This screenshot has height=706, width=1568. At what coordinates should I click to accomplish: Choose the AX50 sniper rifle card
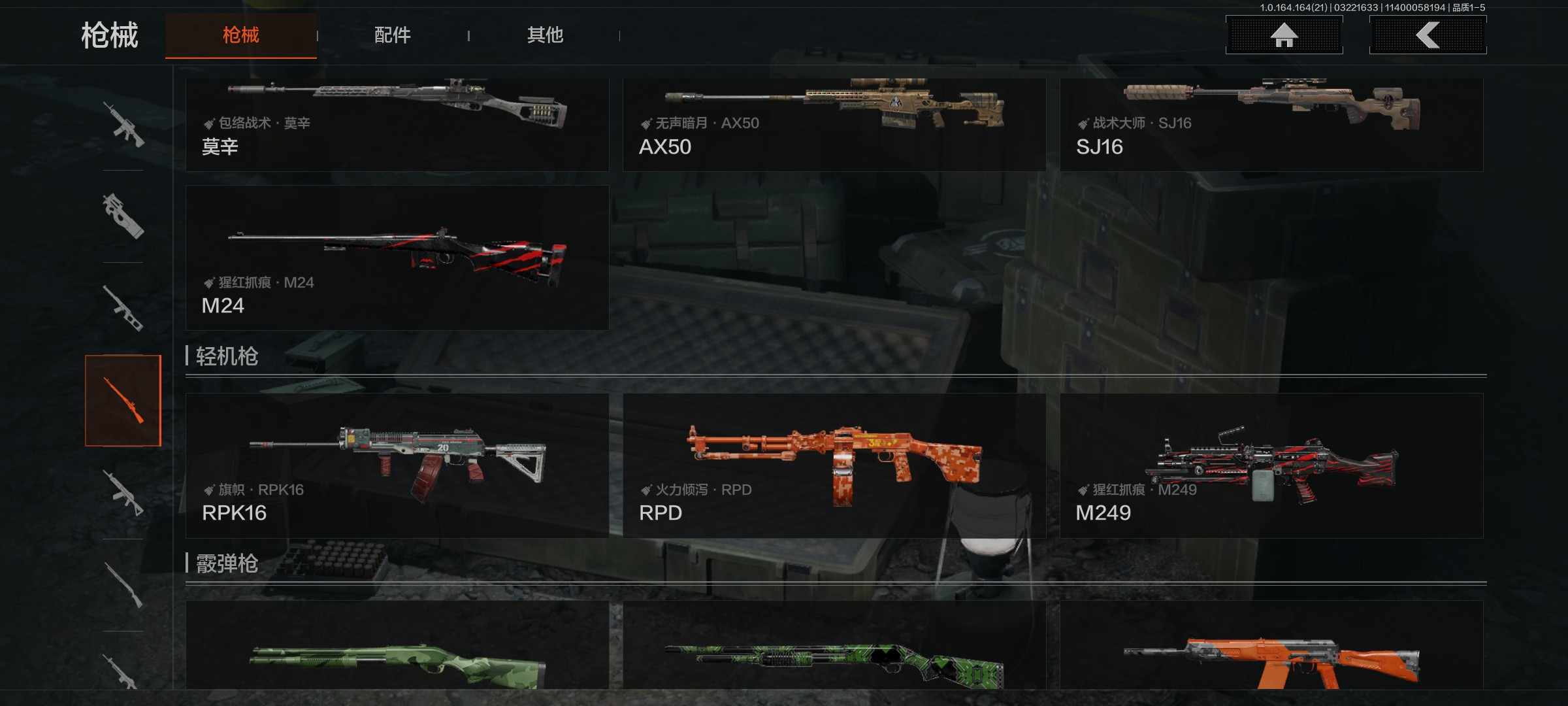coord(834,124)
